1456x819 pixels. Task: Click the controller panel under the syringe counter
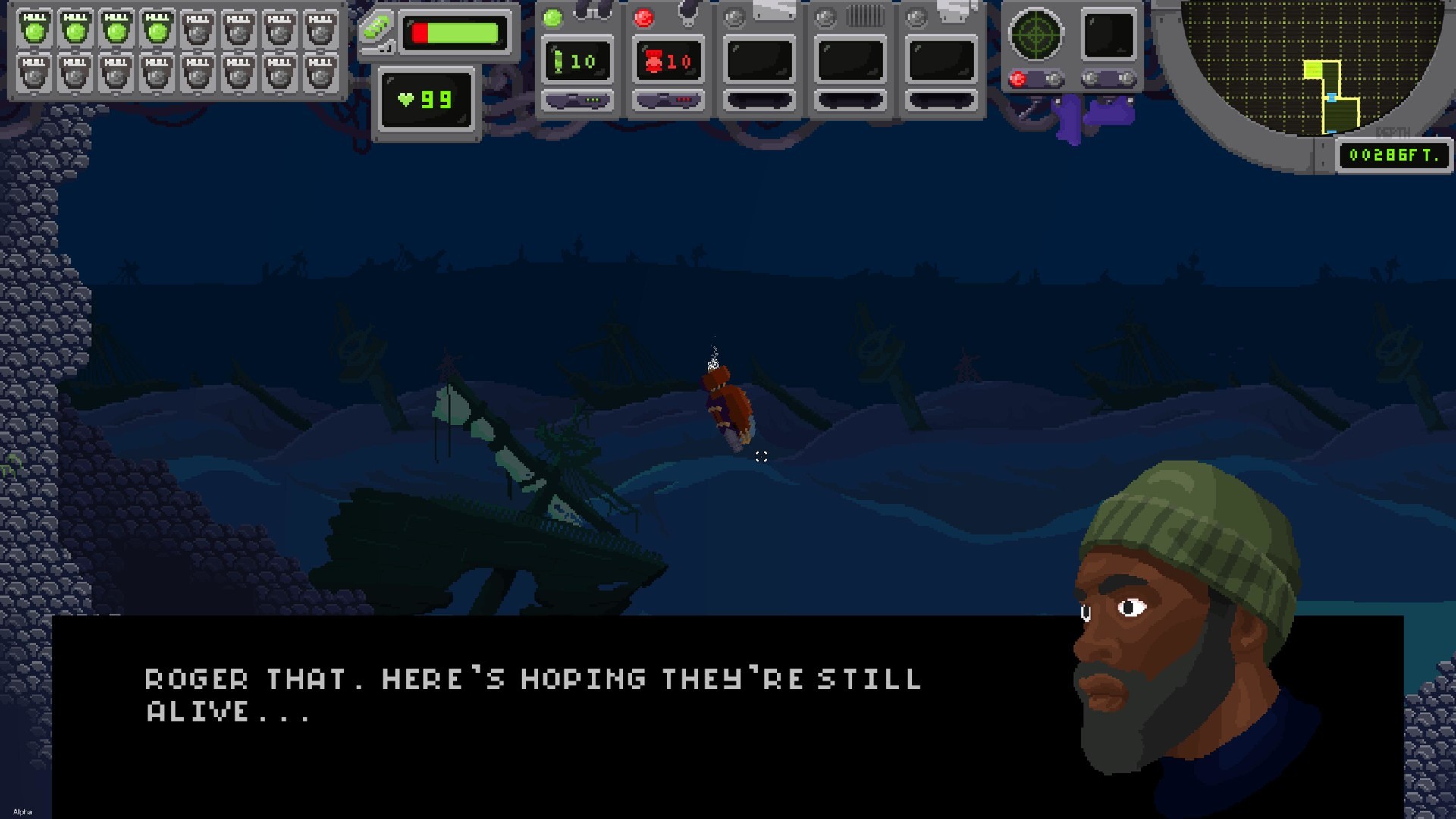point(578,99)
